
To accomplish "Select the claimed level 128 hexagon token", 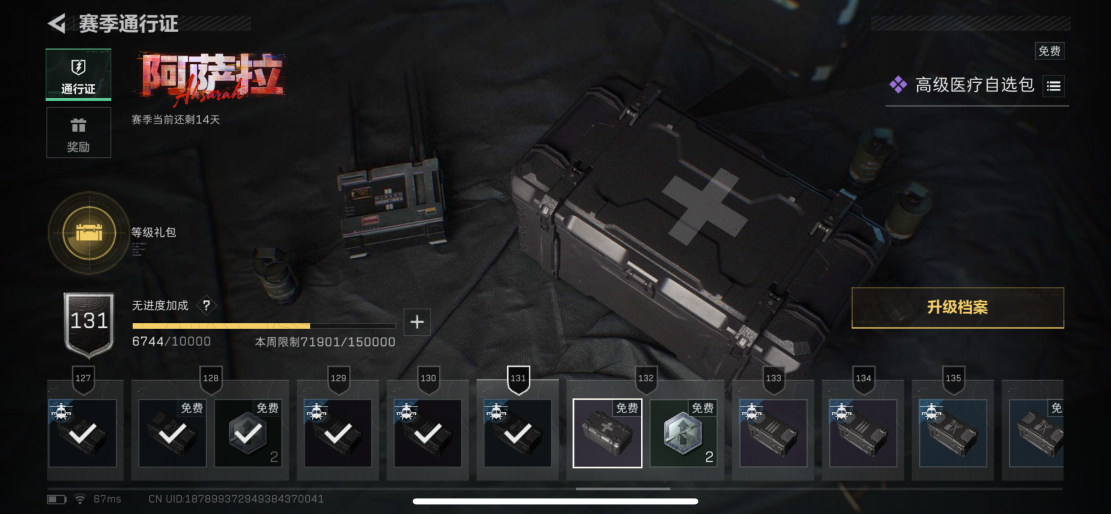I will click(x=248, y=433).
